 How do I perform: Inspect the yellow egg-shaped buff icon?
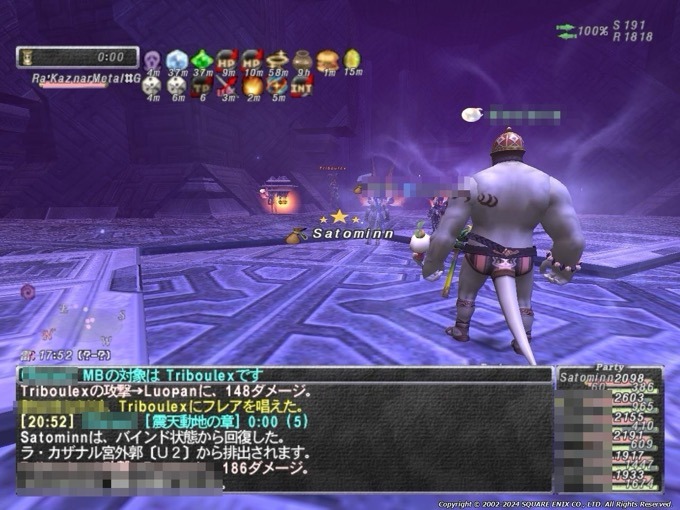[352, 60]
